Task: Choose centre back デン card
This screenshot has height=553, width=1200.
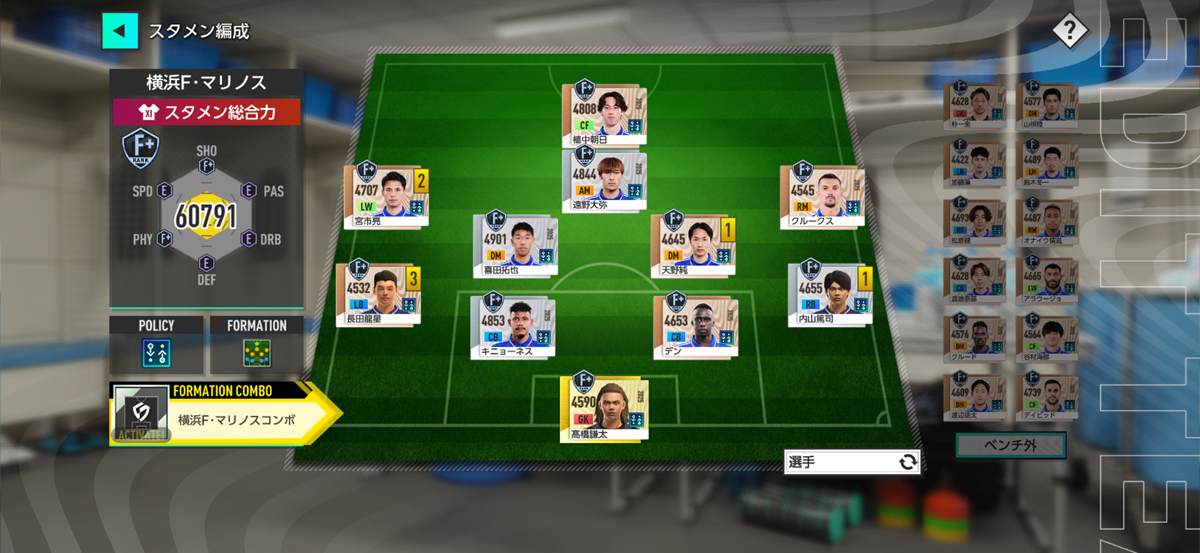Action: tap(693, 326)
